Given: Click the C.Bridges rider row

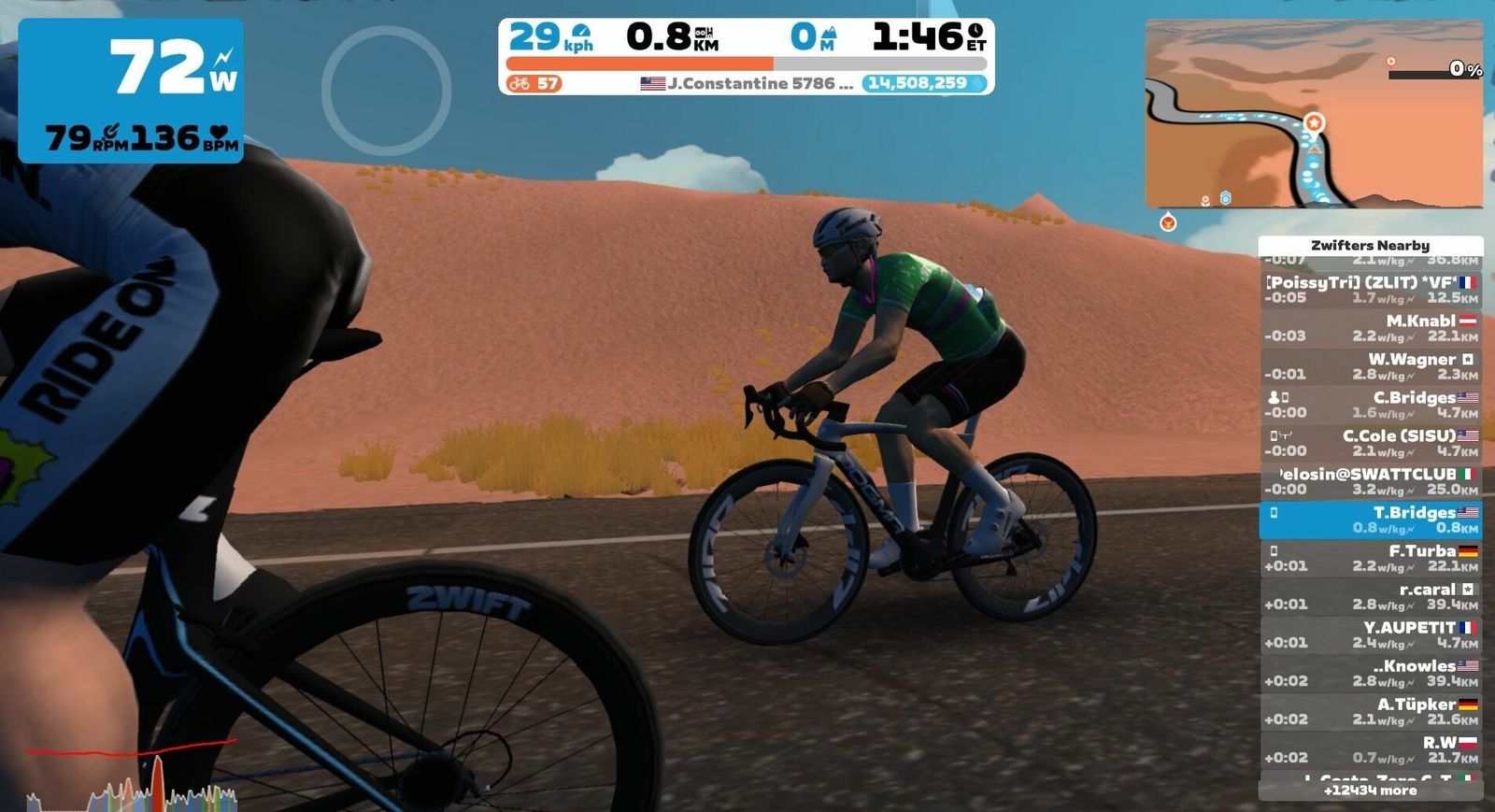Looking at the screenshot, I should [1370, 405].
